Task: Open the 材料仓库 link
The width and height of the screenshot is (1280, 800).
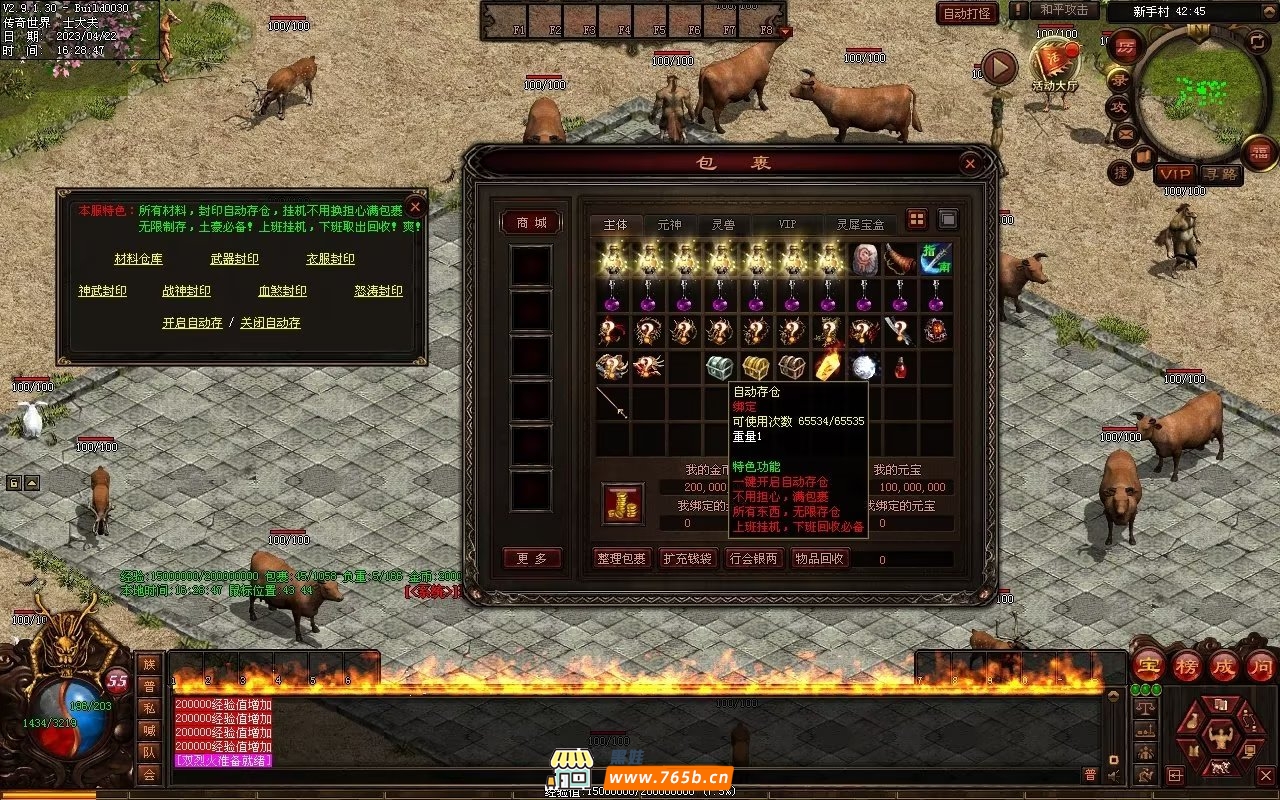Action: (x=138, y=259)
